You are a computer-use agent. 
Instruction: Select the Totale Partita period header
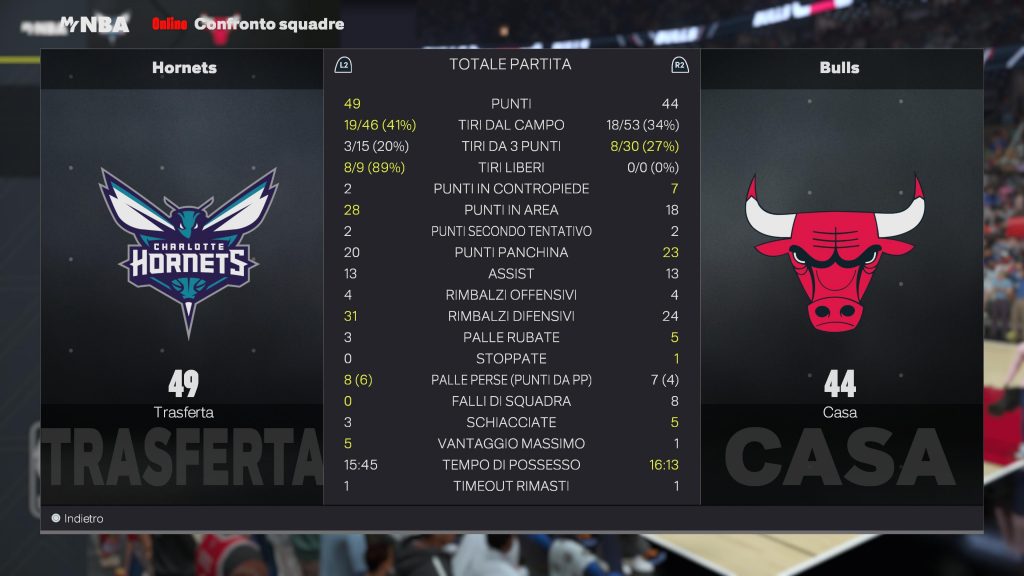coord(510,64)
